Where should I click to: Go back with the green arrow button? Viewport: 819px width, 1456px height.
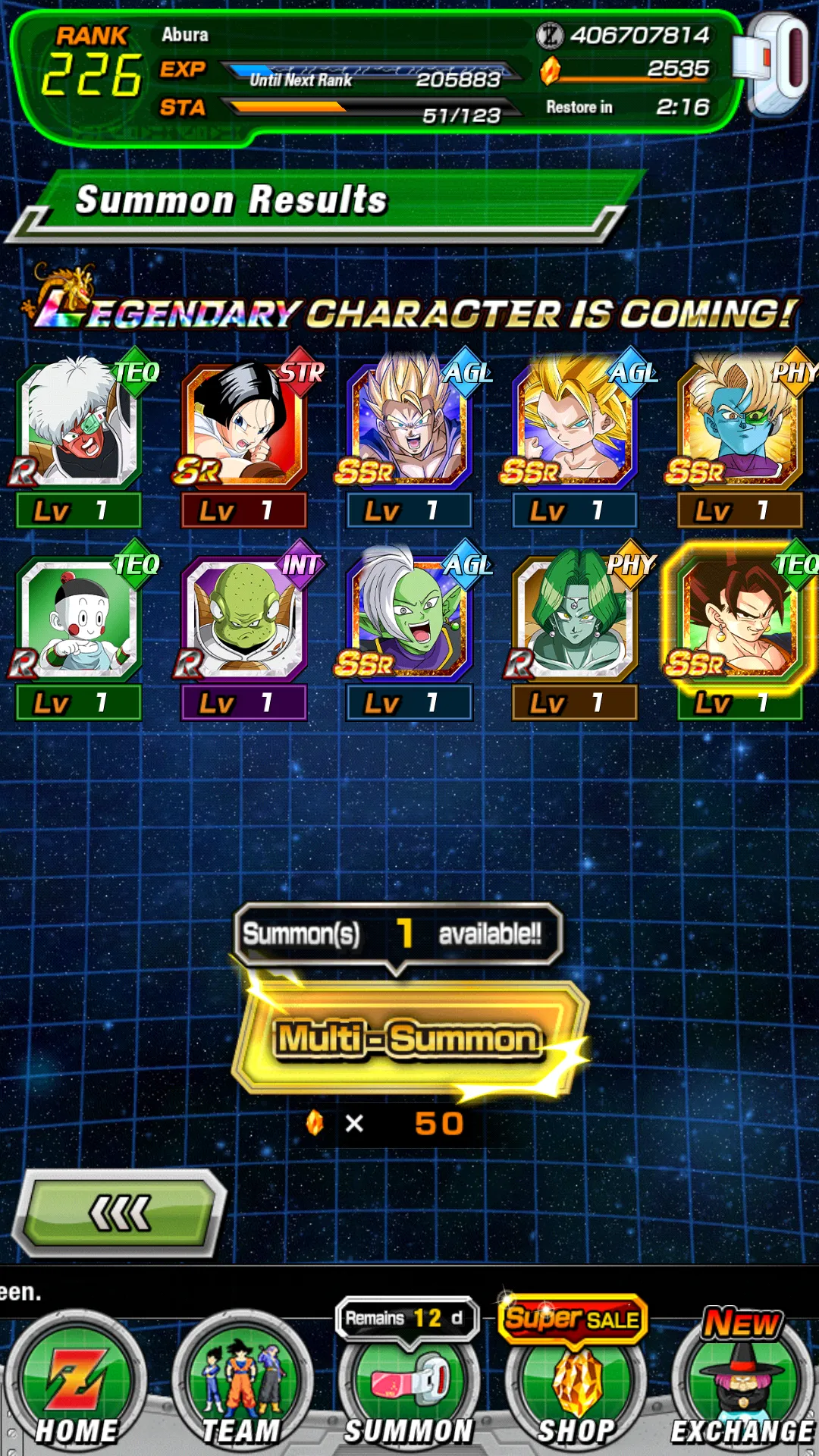point(121,1213)
